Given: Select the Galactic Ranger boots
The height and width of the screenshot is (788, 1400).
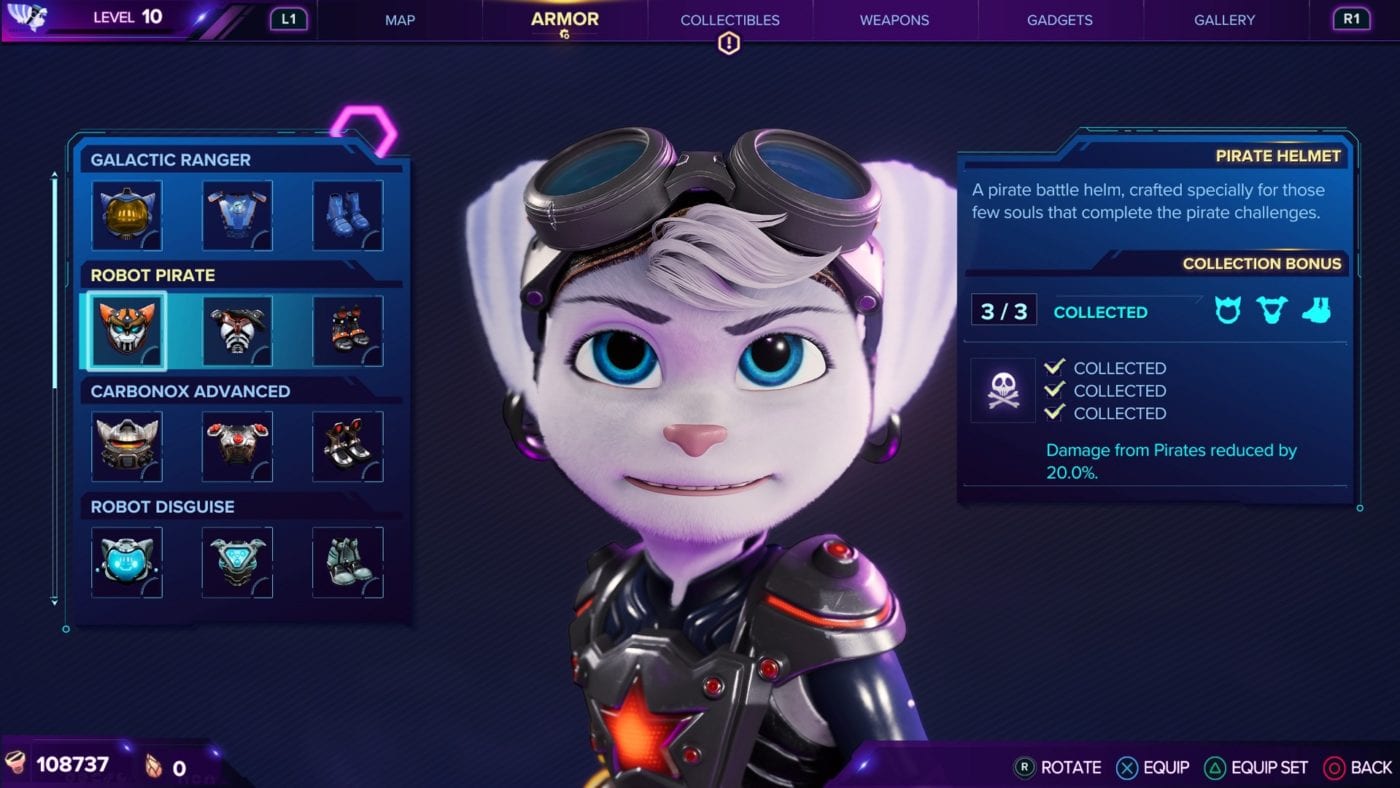Looking at the screenshot, I should [347, 215].
